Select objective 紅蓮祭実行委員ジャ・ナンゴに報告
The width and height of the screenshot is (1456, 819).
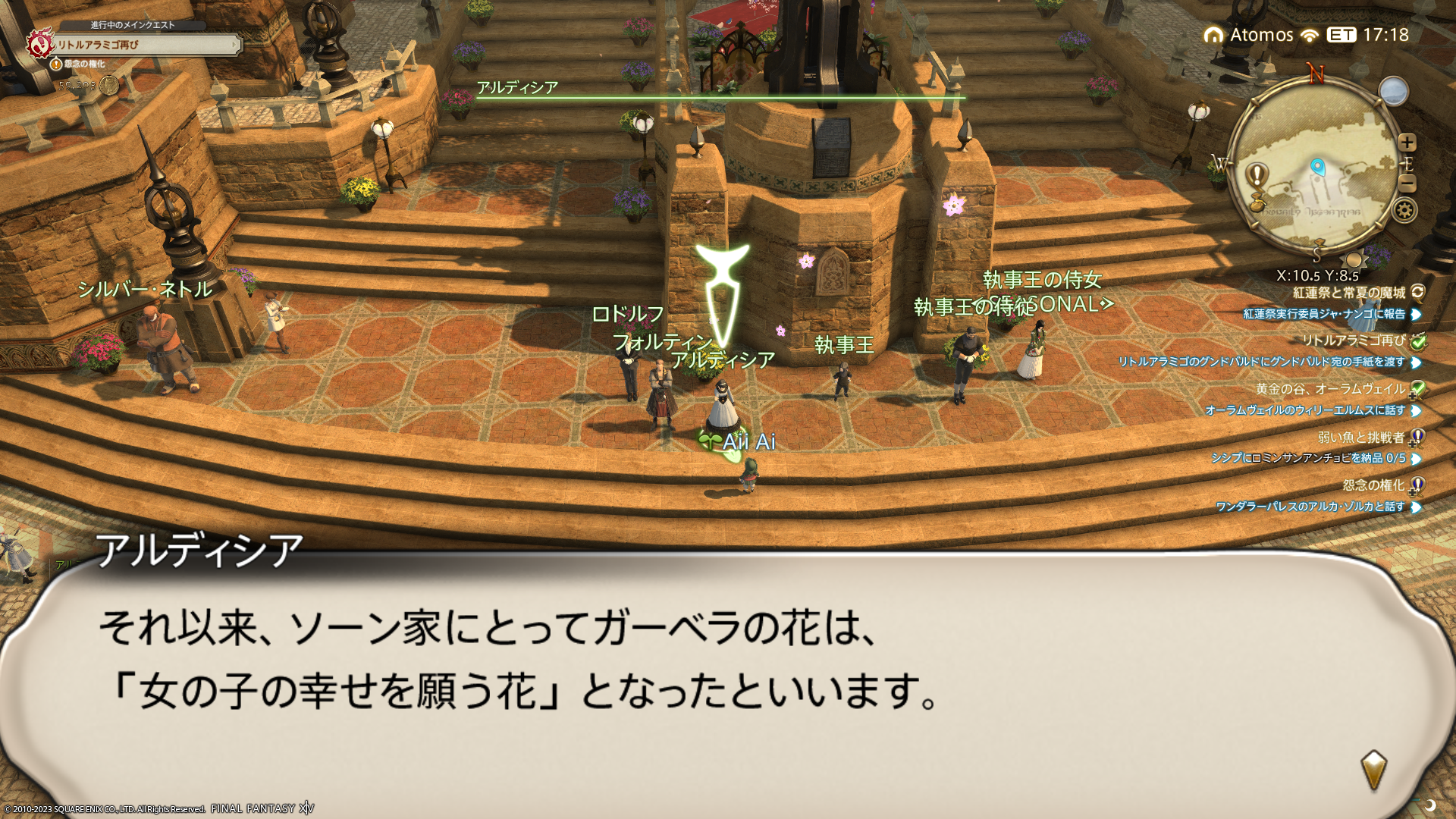click(x=1324, y=314)
